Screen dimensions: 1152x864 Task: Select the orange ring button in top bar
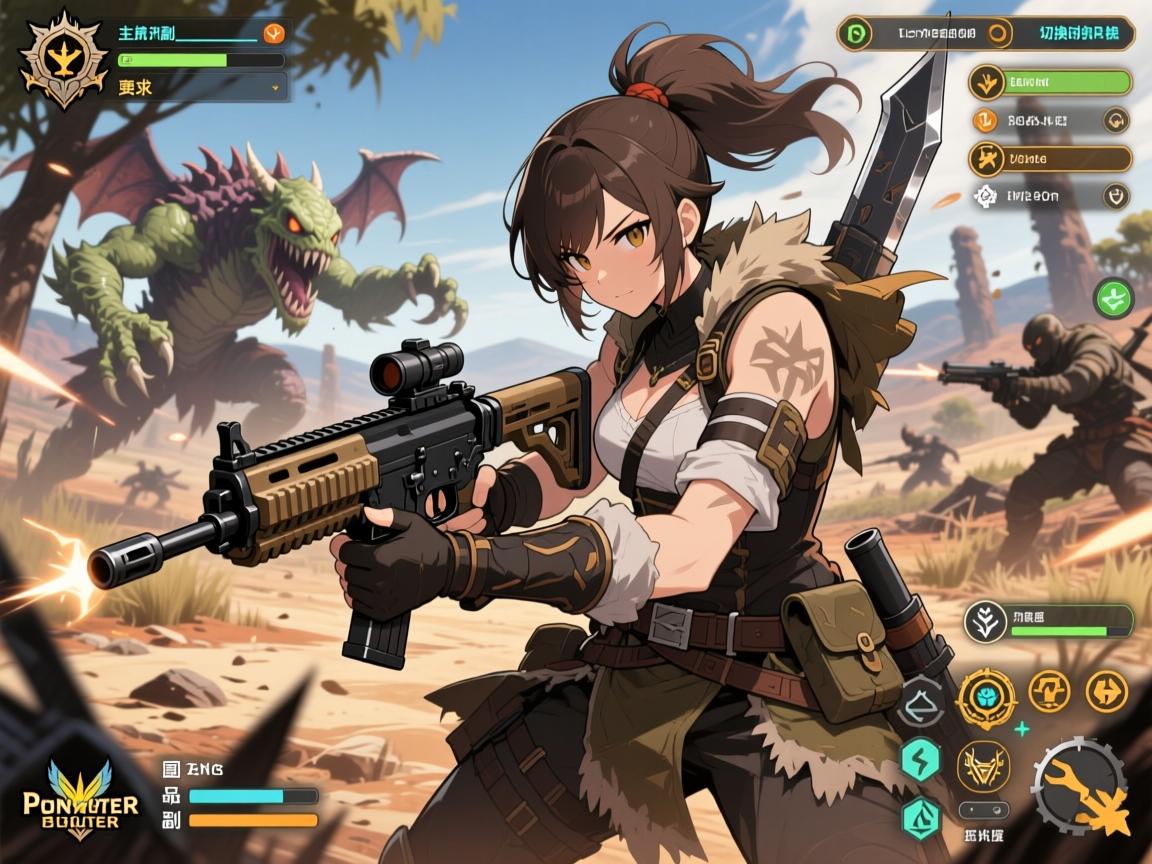pyautogui.click(x=997, y=33)
